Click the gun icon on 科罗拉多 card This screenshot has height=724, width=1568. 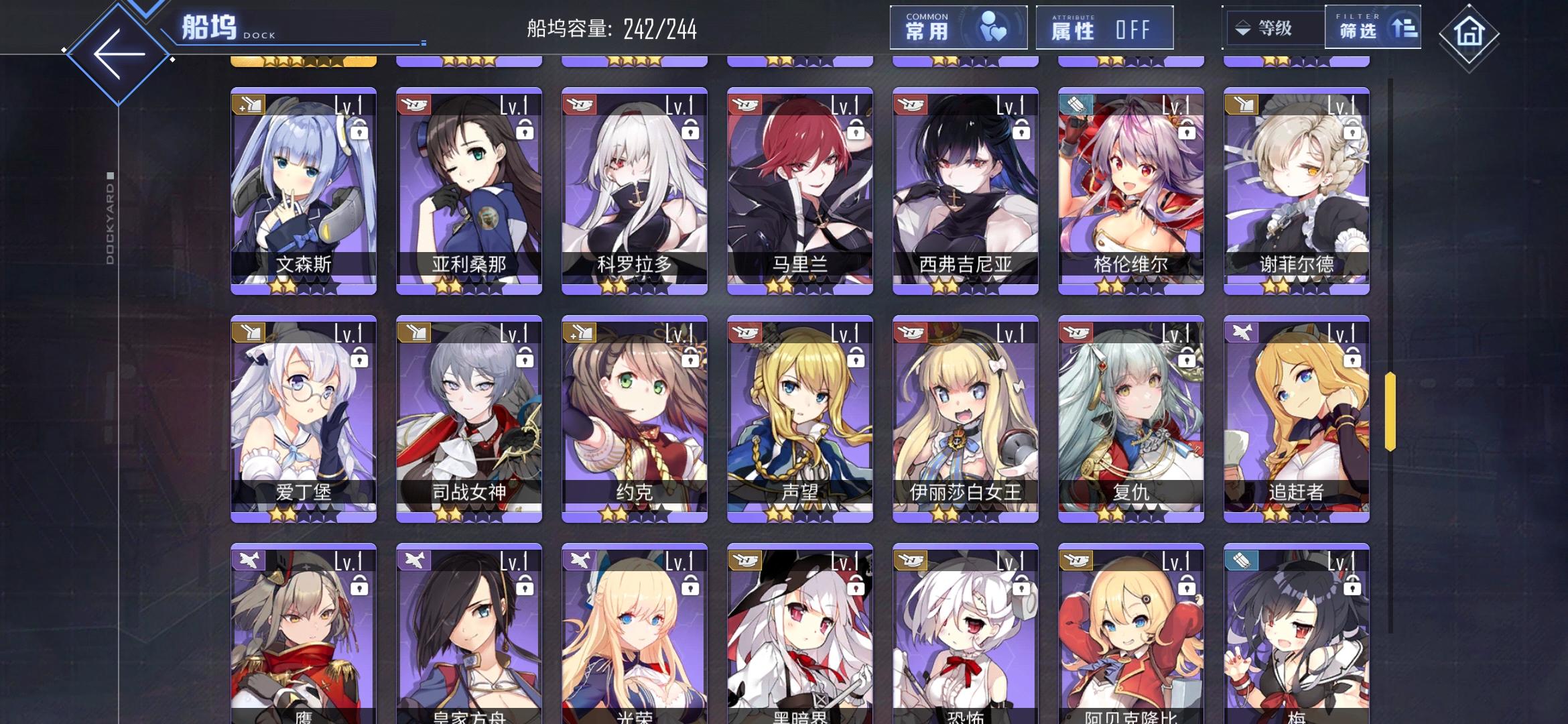point(578,103)
